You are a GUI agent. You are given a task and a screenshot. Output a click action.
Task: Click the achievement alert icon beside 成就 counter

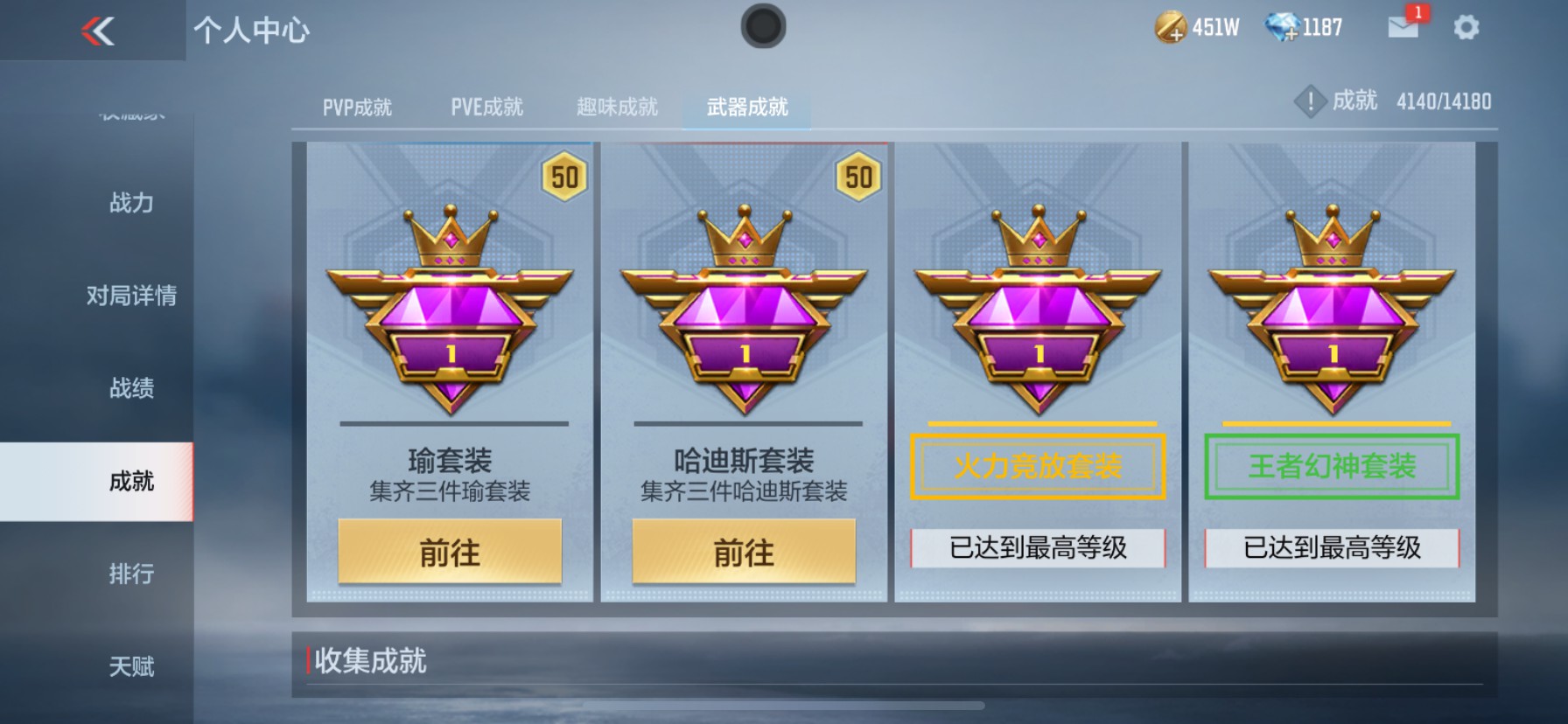1310,101
